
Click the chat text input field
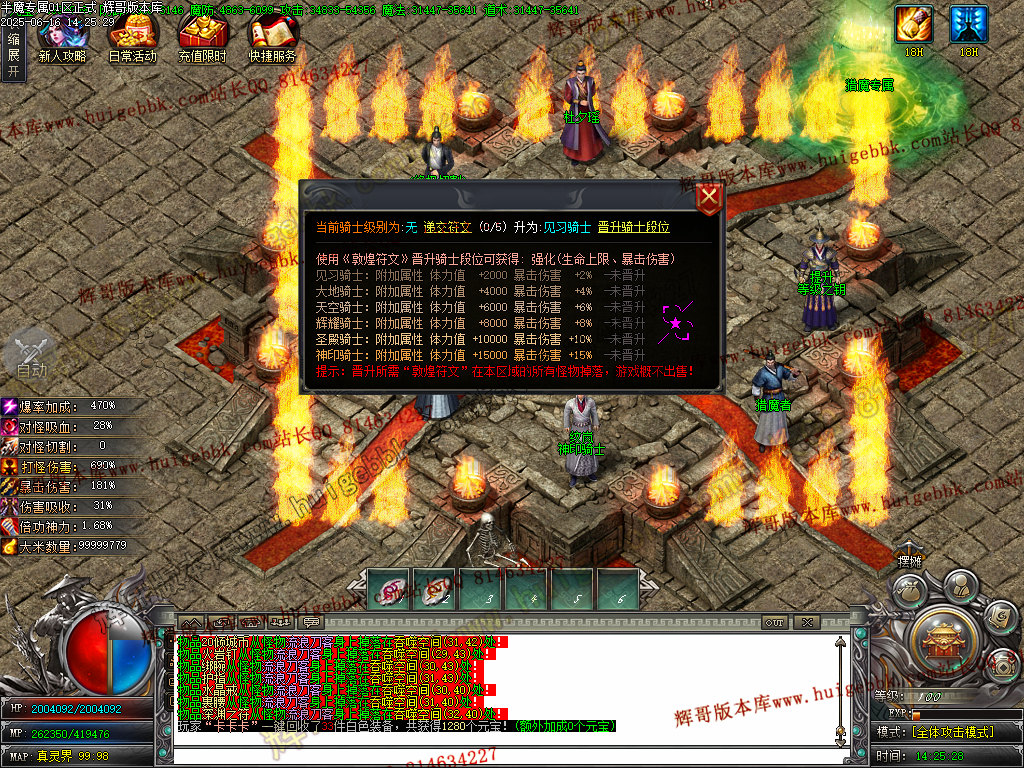coord(500,756)
